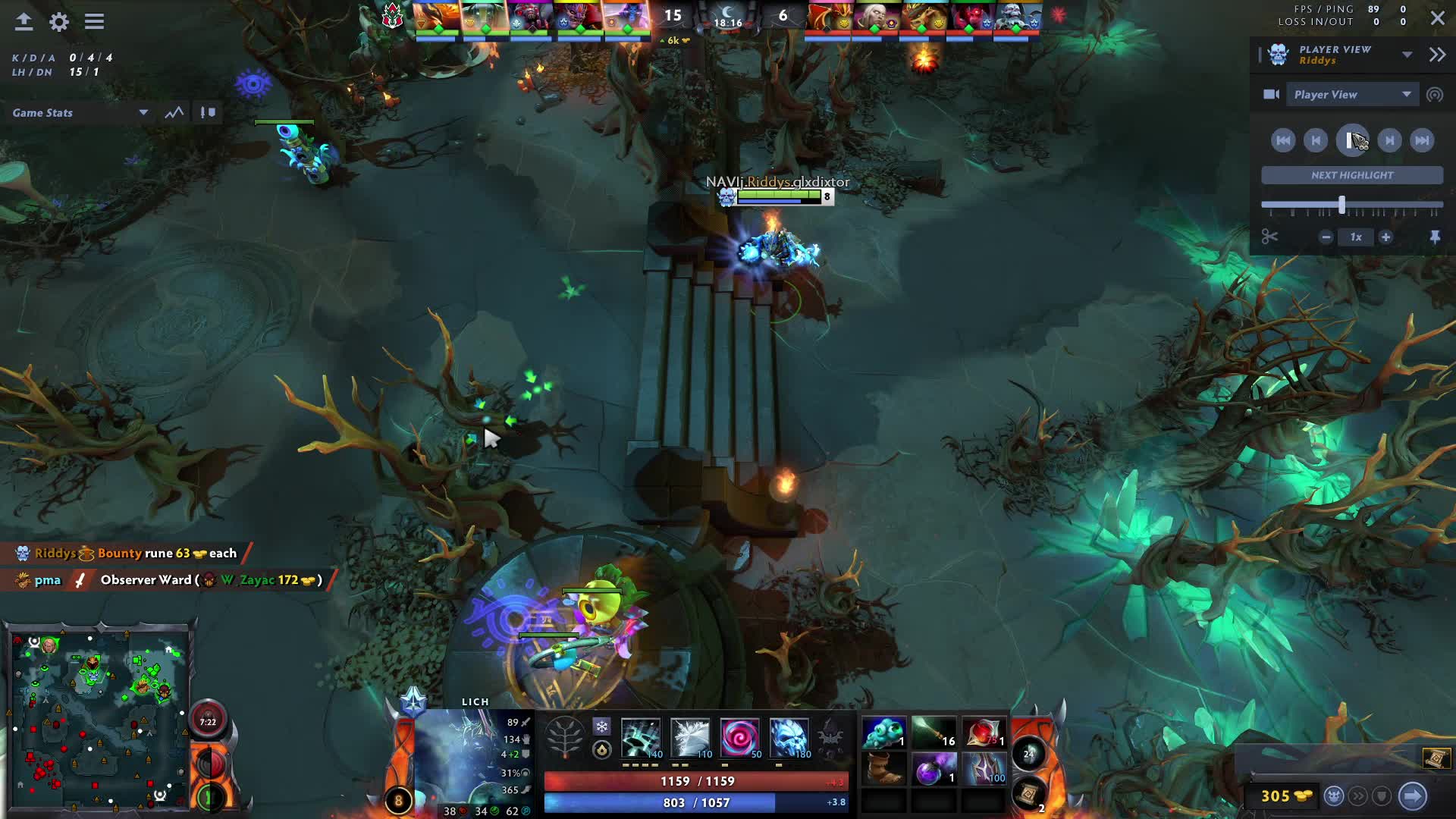Viewport: 1456px width, 819px height.
Task: Collapse the replay panel with double arrows
Action: [1437, 54]
